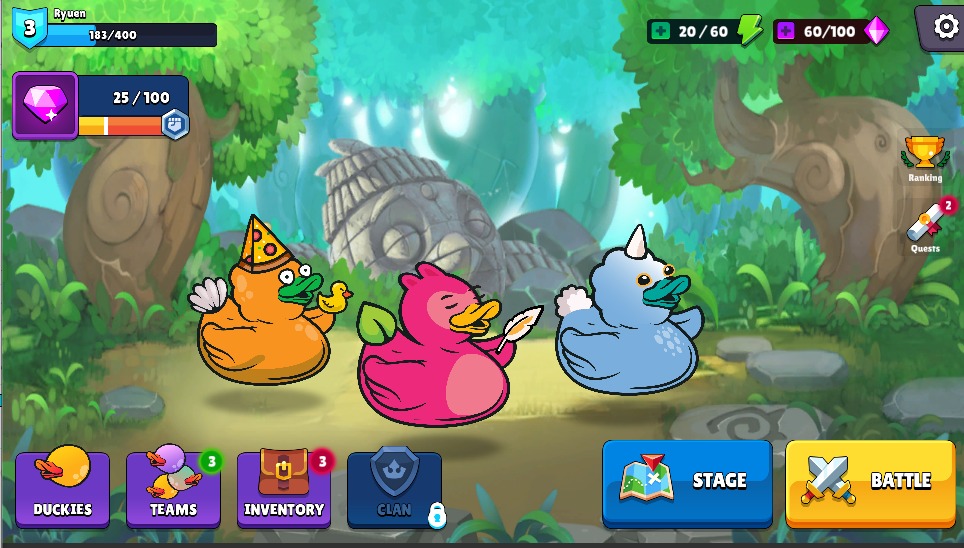Start the Stage map mode
The height and width of the screenshot is (548, 964).
pos(687,482)
